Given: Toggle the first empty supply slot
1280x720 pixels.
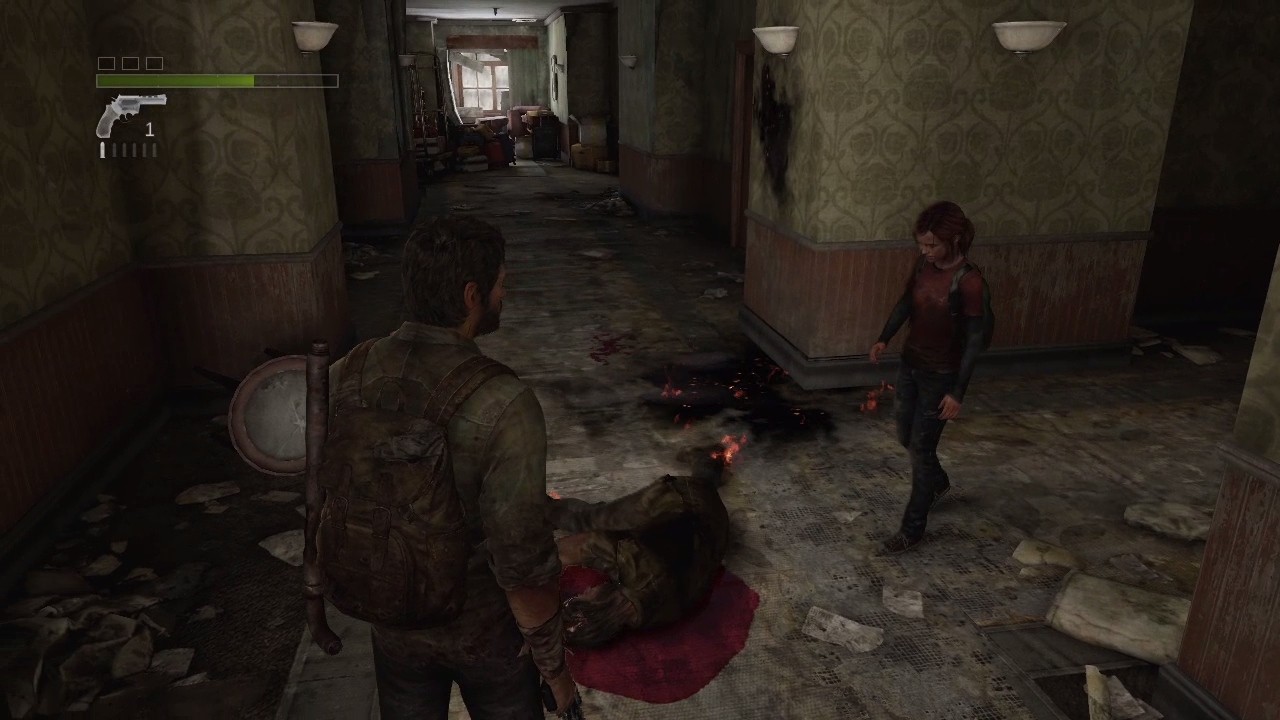Looking at the screenshot, I should (104, 63).
